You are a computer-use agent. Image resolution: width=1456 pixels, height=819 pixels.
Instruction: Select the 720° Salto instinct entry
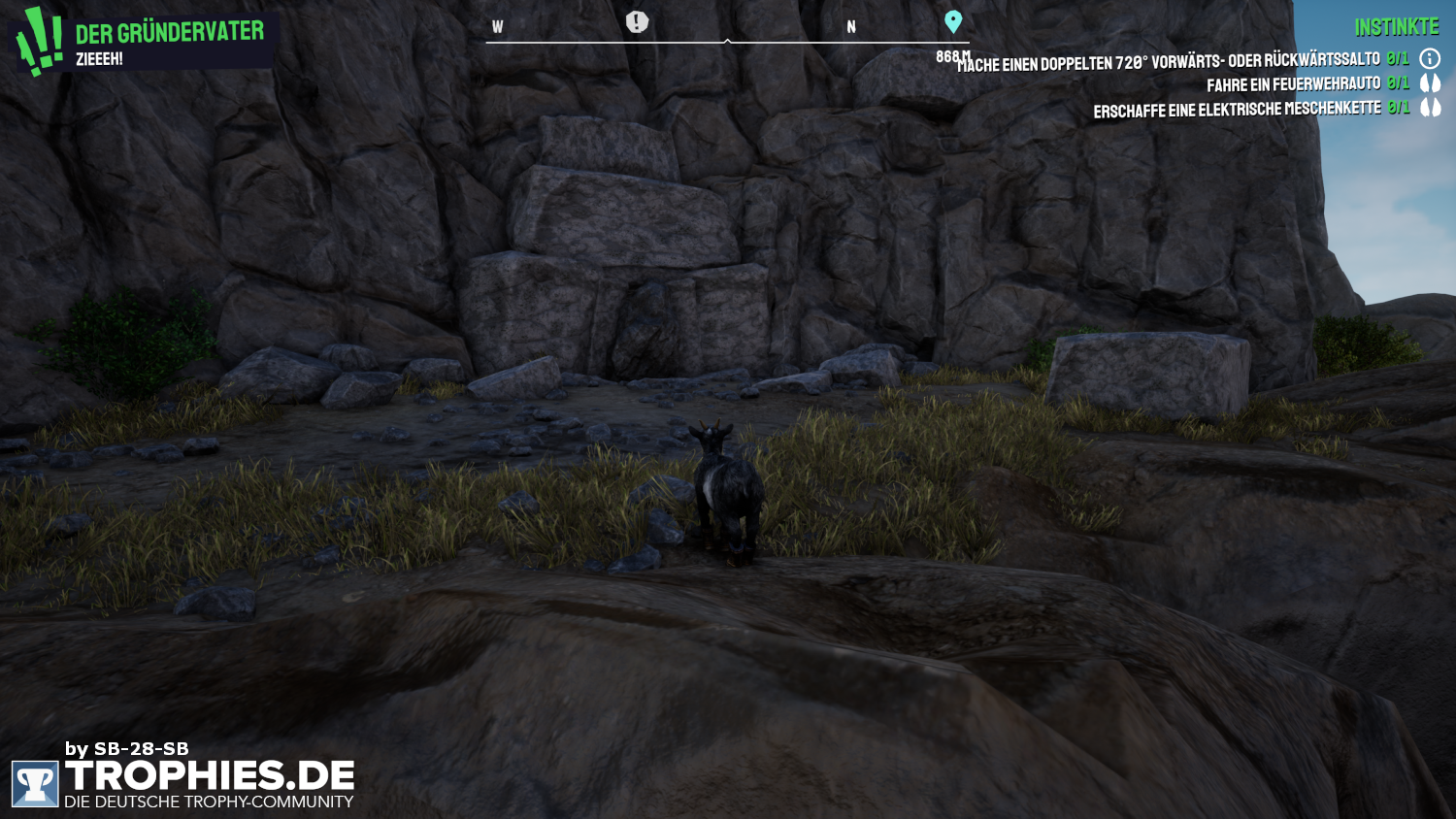[1175, 62]
